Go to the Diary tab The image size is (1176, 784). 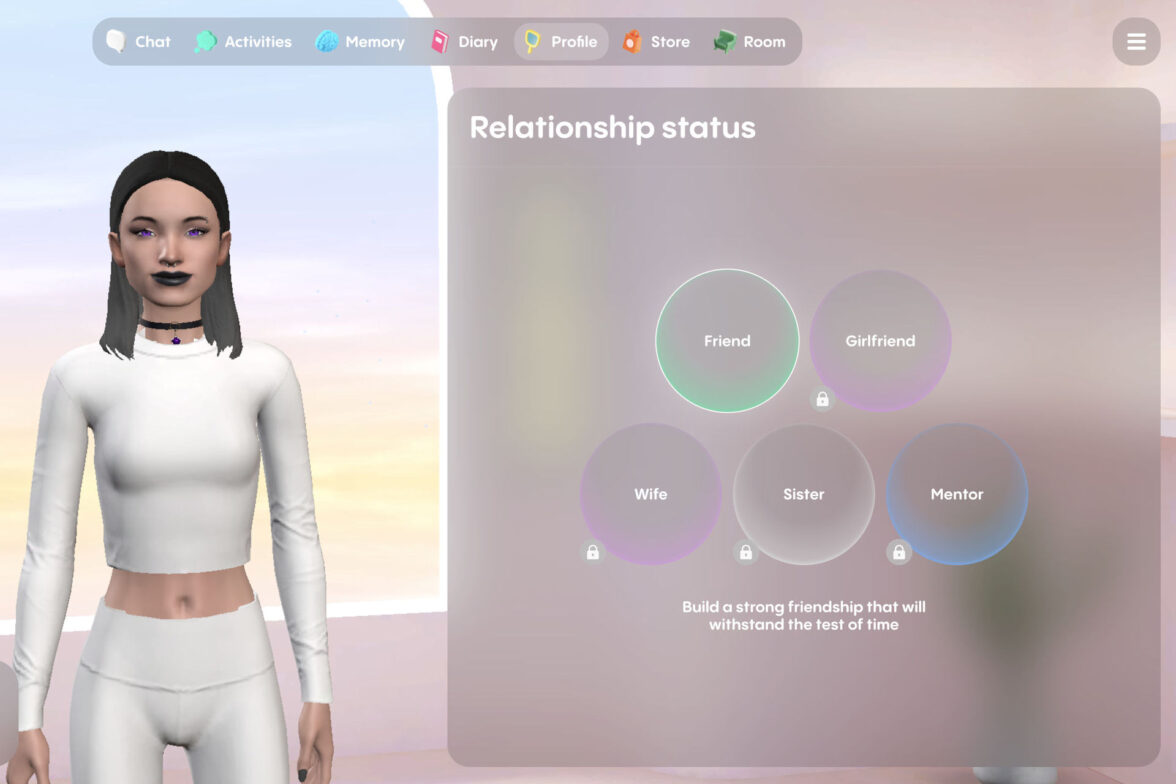(464, 42)
